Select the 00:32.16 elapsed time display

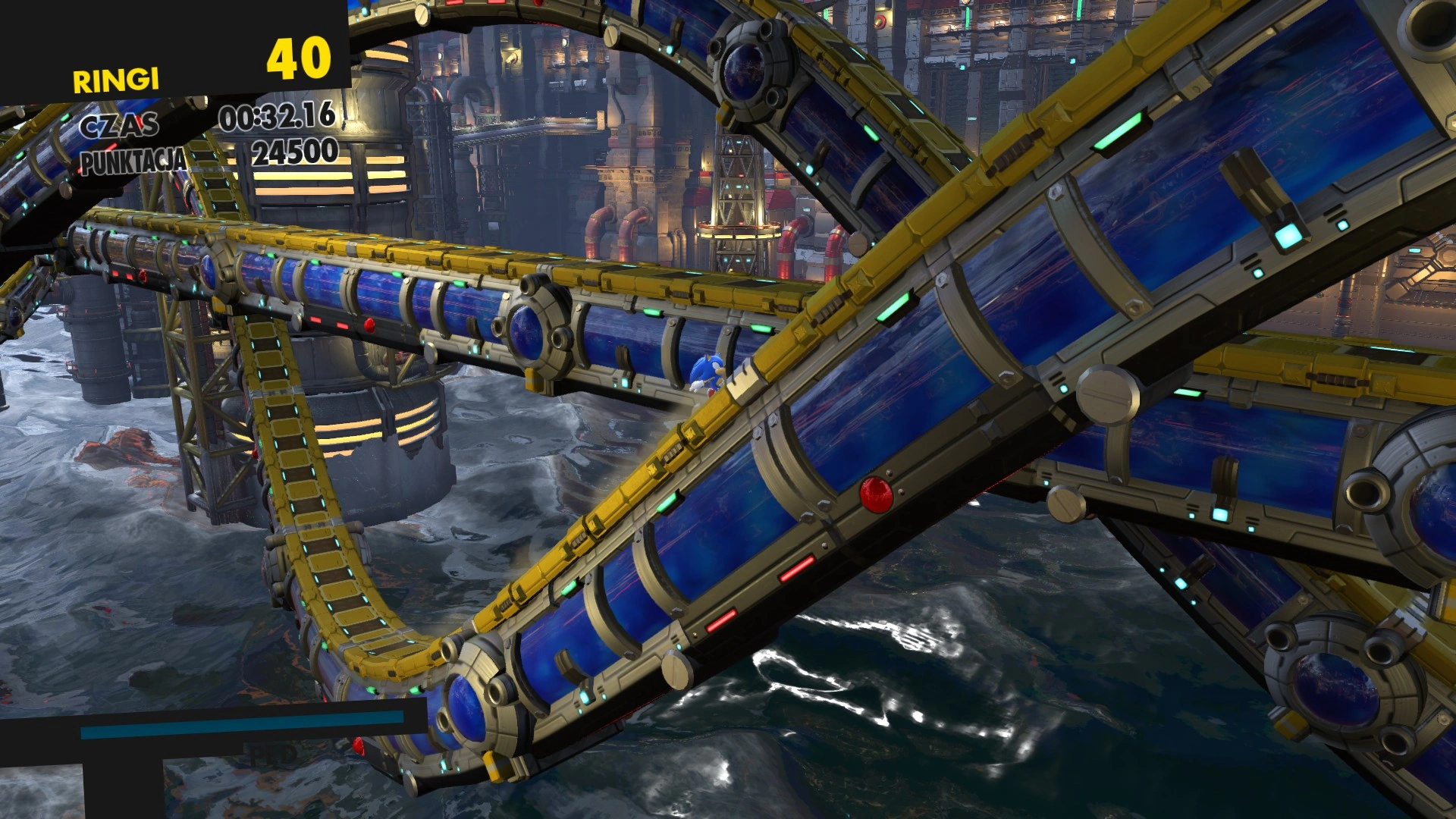pos(277,119)
